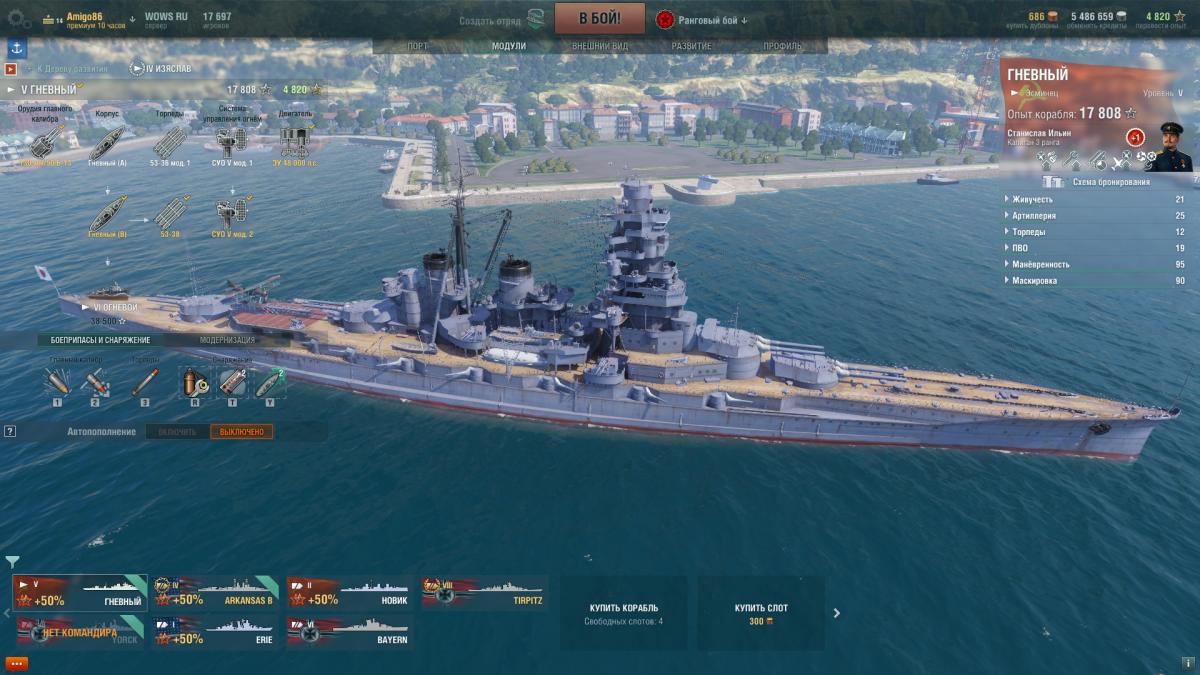This screenshot has width=1200, height=675.
Task: Click the Купить корабль tile
Action: (623, 612)
